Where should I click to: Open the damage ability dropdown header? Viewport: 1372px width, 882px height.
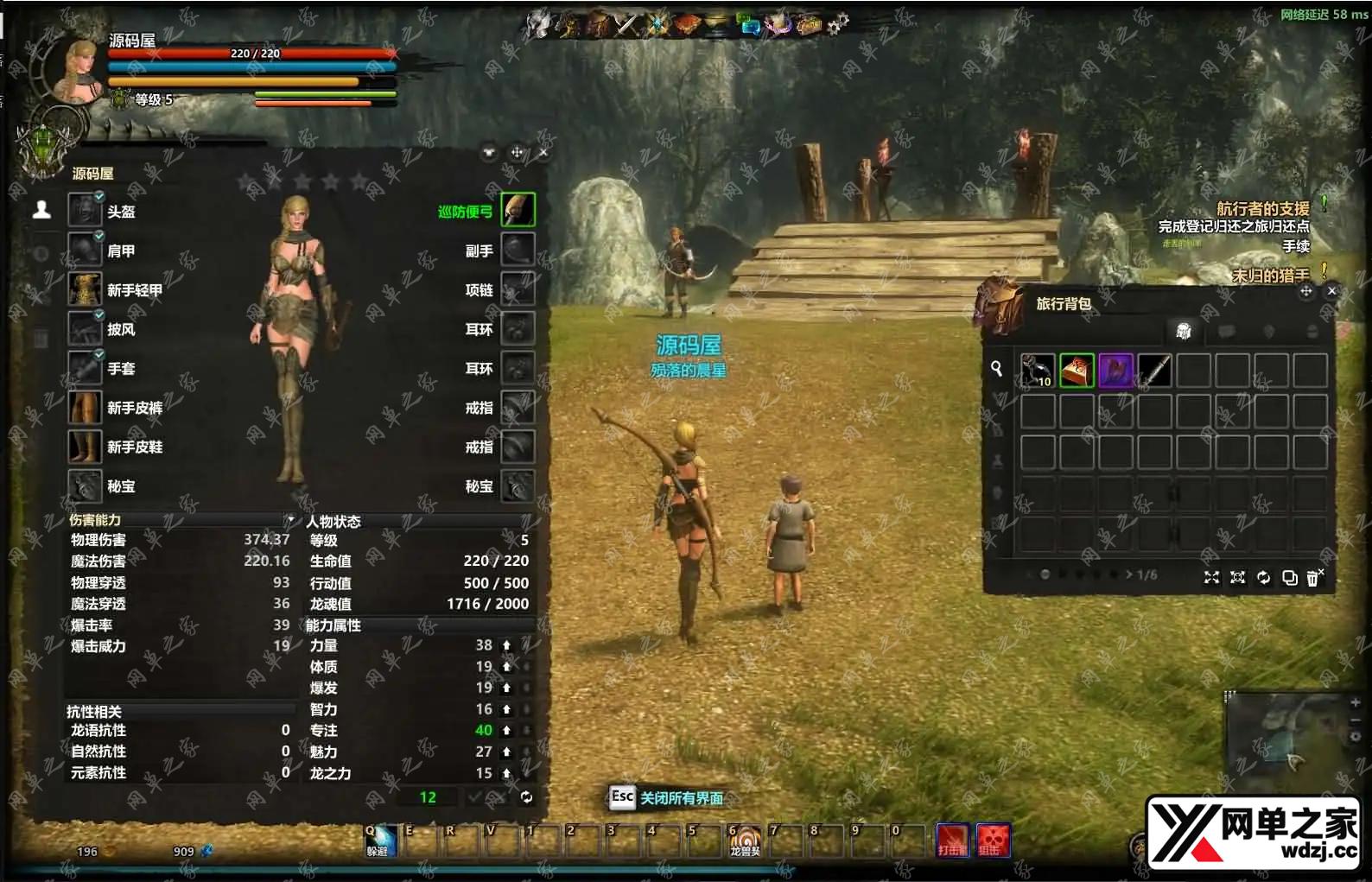[x=289, y=520]
